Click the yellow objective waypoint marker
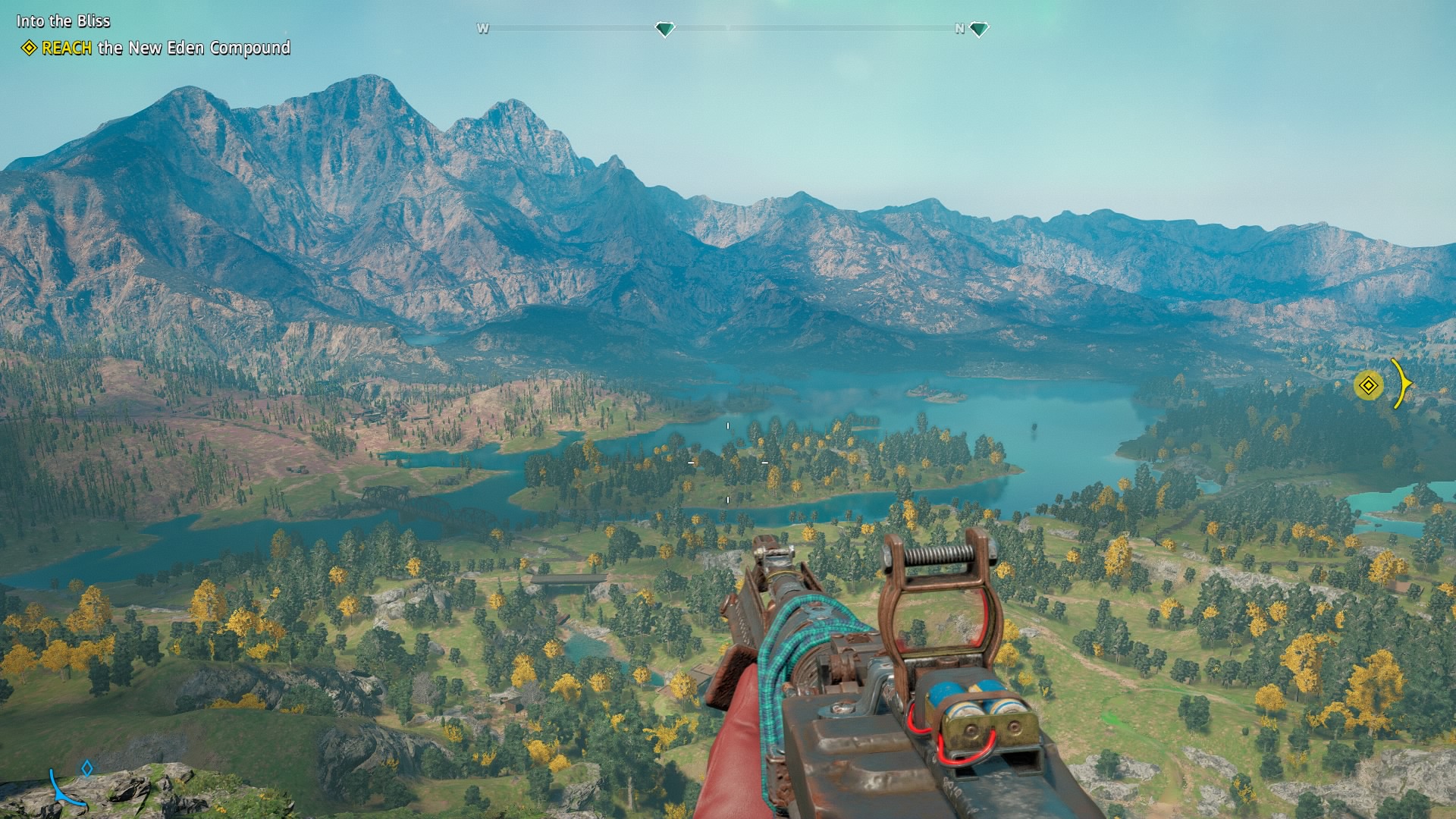Image resolution: width=1456 pixels, height=819 pixels. click(1368, 385)
